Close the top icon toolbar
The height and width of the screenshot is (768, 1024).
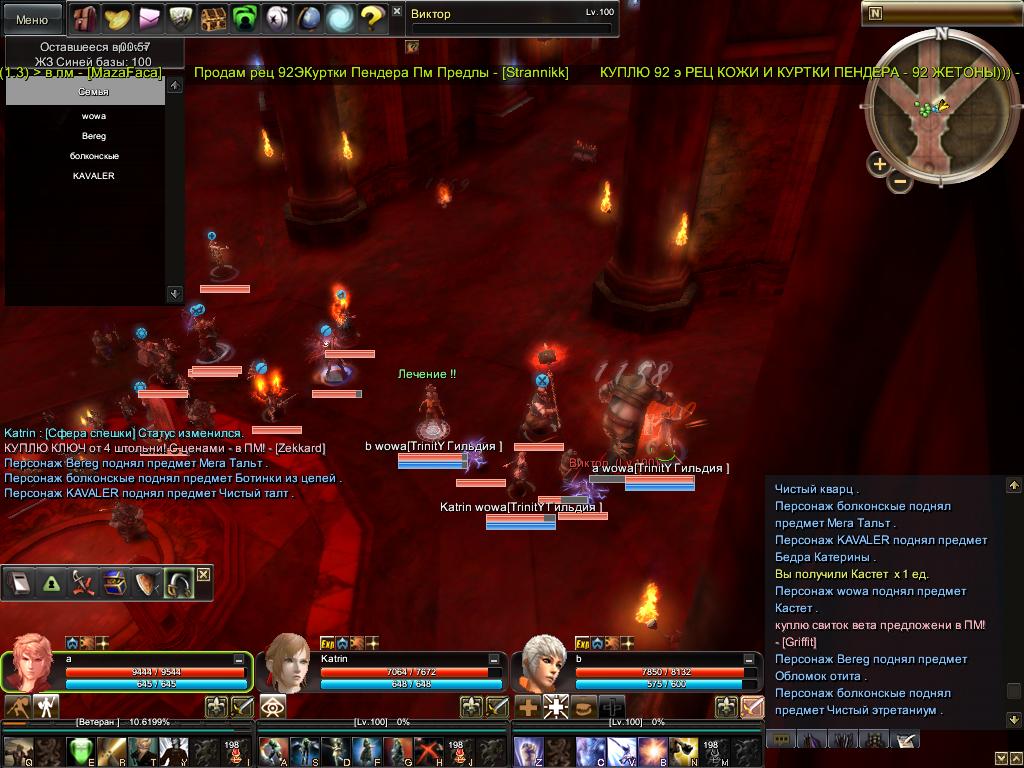click(x=397, y=11)
